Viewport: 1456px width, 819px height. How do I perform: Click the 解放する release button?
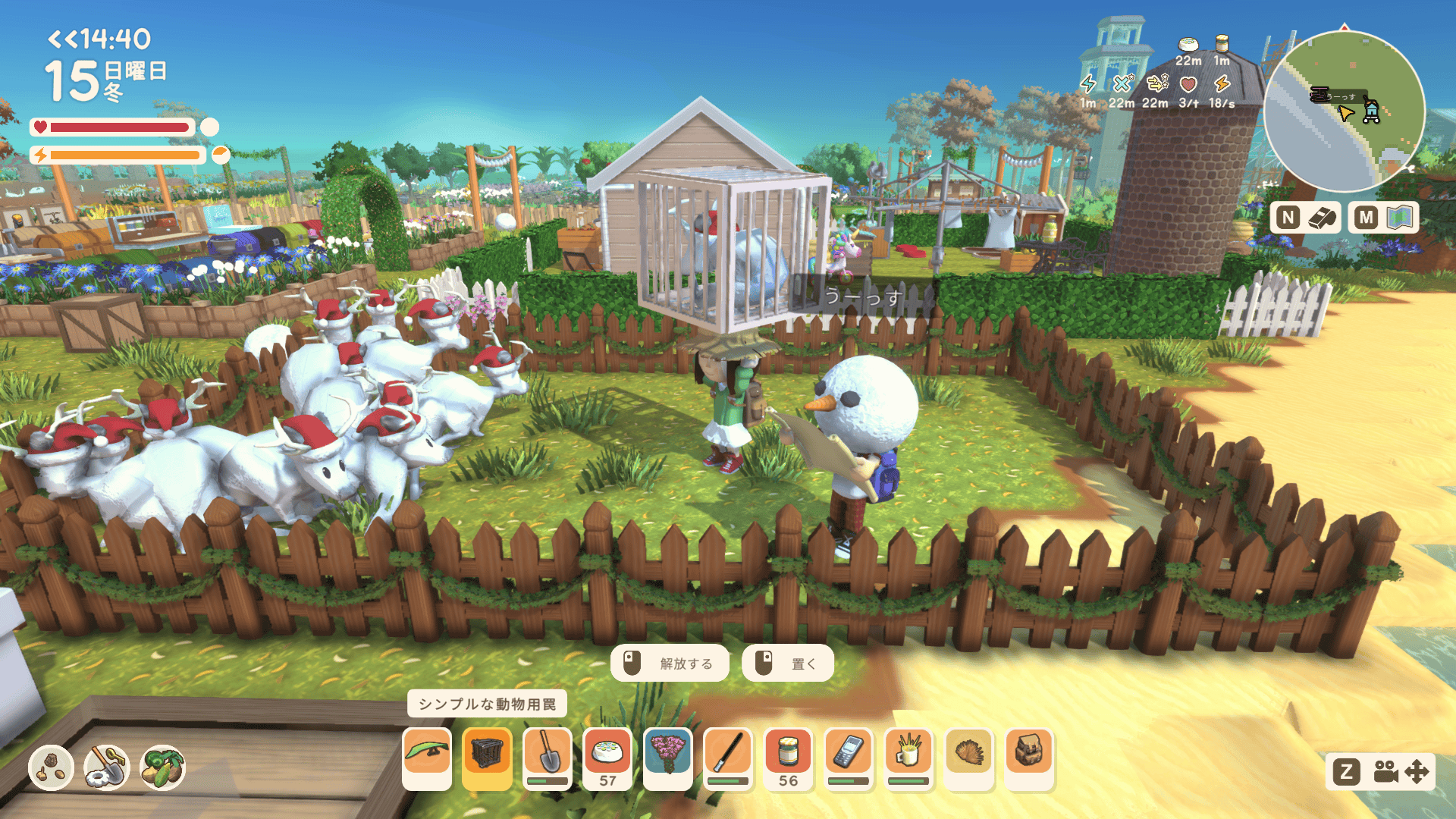(x=670, y=664)
